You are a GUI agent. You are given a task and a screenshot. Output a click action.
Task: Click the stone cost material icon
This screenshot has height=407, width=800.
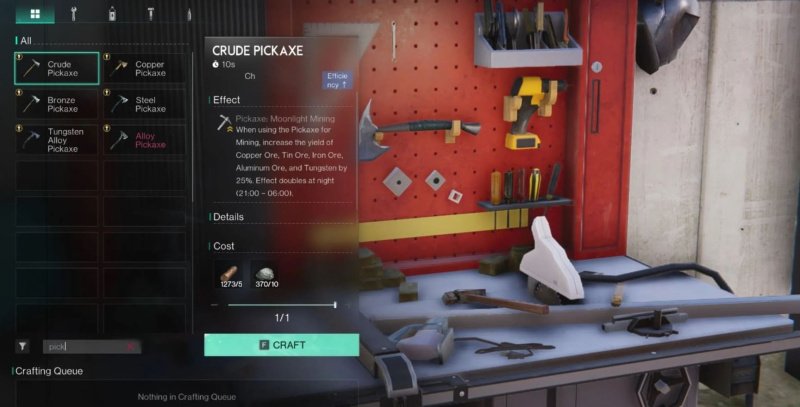pyautogui.click(x=267, y=276)
